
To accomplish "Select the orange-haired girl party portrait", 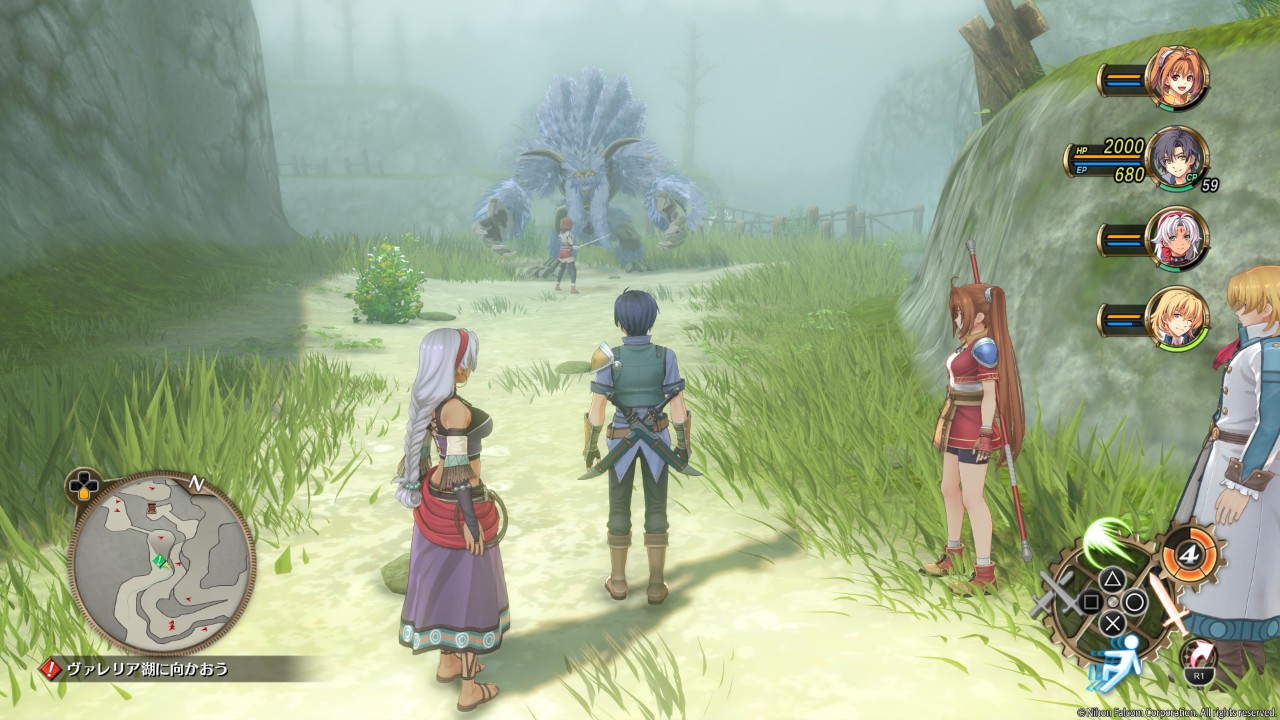I will click(x=1176, y=78).
